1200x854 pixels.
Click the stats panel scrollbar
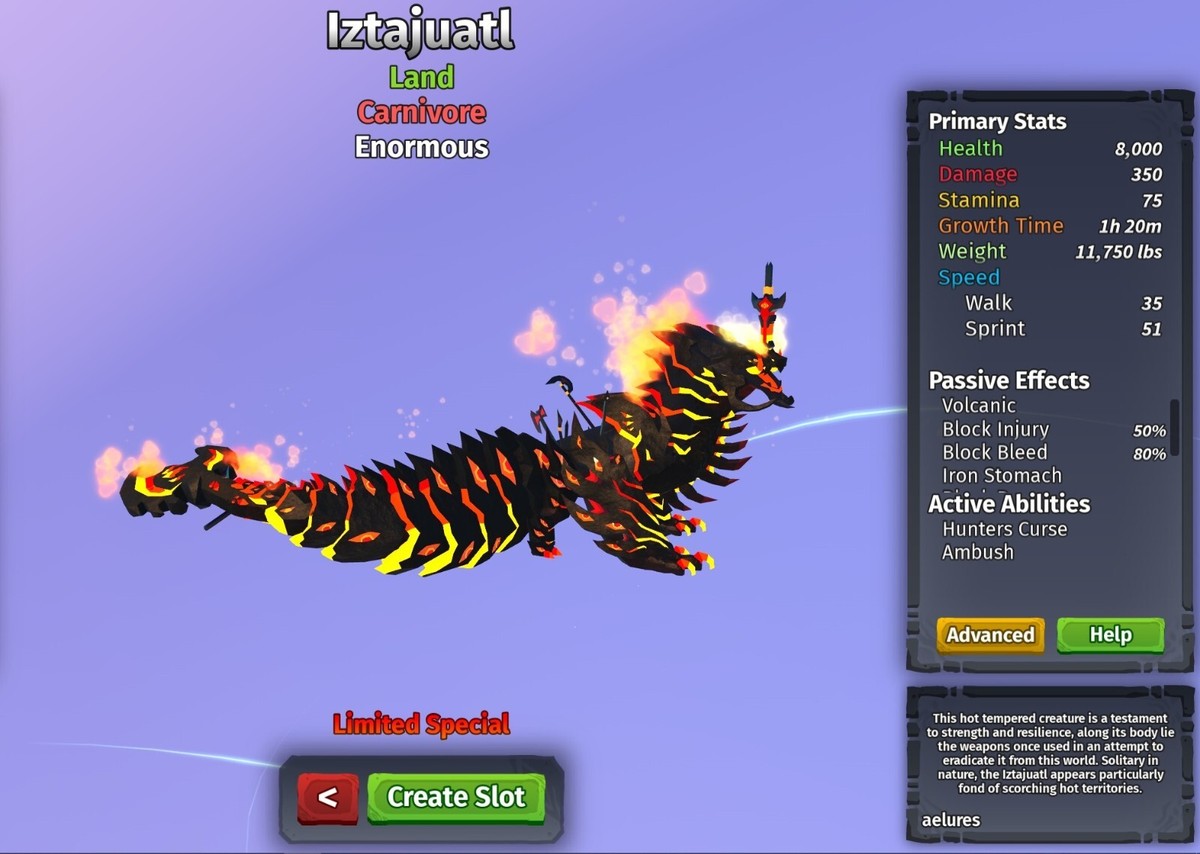(1174, 427)
